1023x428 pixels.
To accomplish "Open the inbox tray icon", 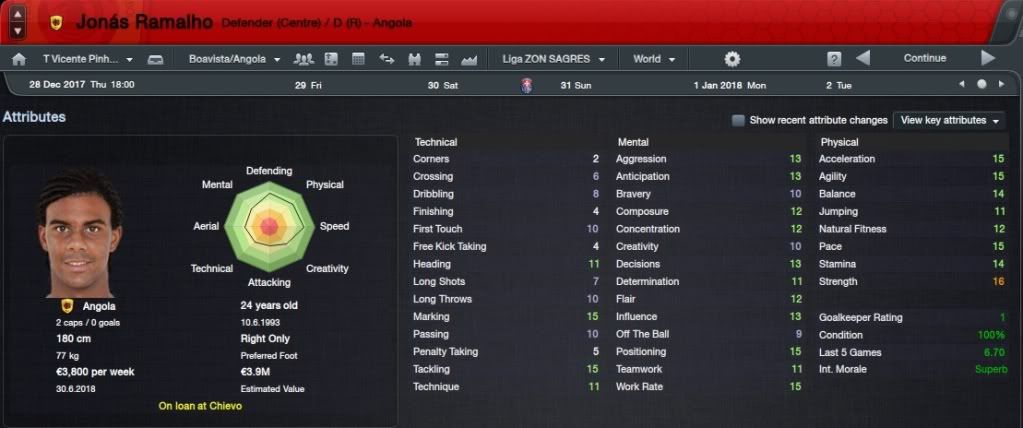I will pyautogui.click(x=155, y=59).
